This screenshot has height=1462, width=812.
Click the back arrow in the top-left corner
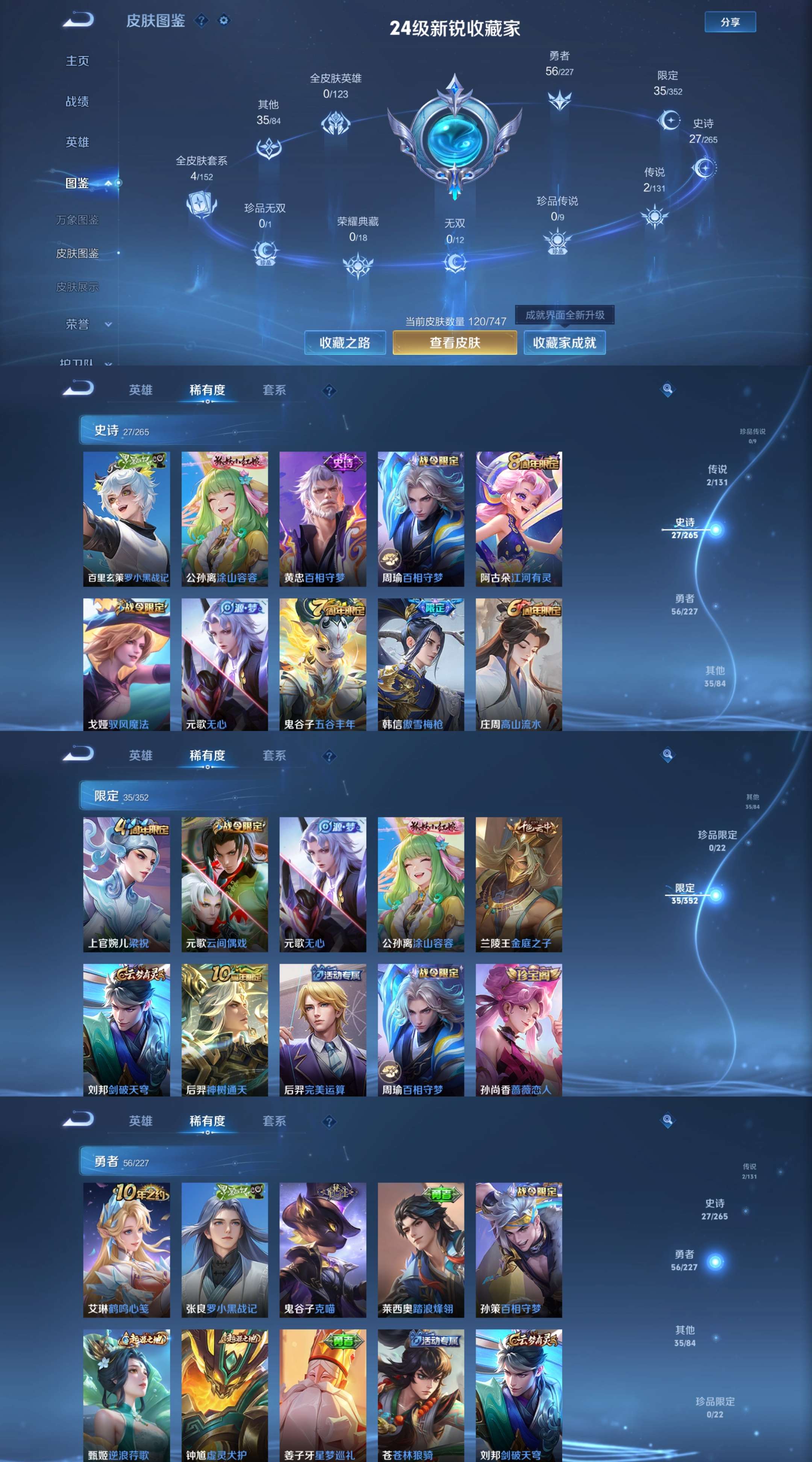tap(79, 20)
